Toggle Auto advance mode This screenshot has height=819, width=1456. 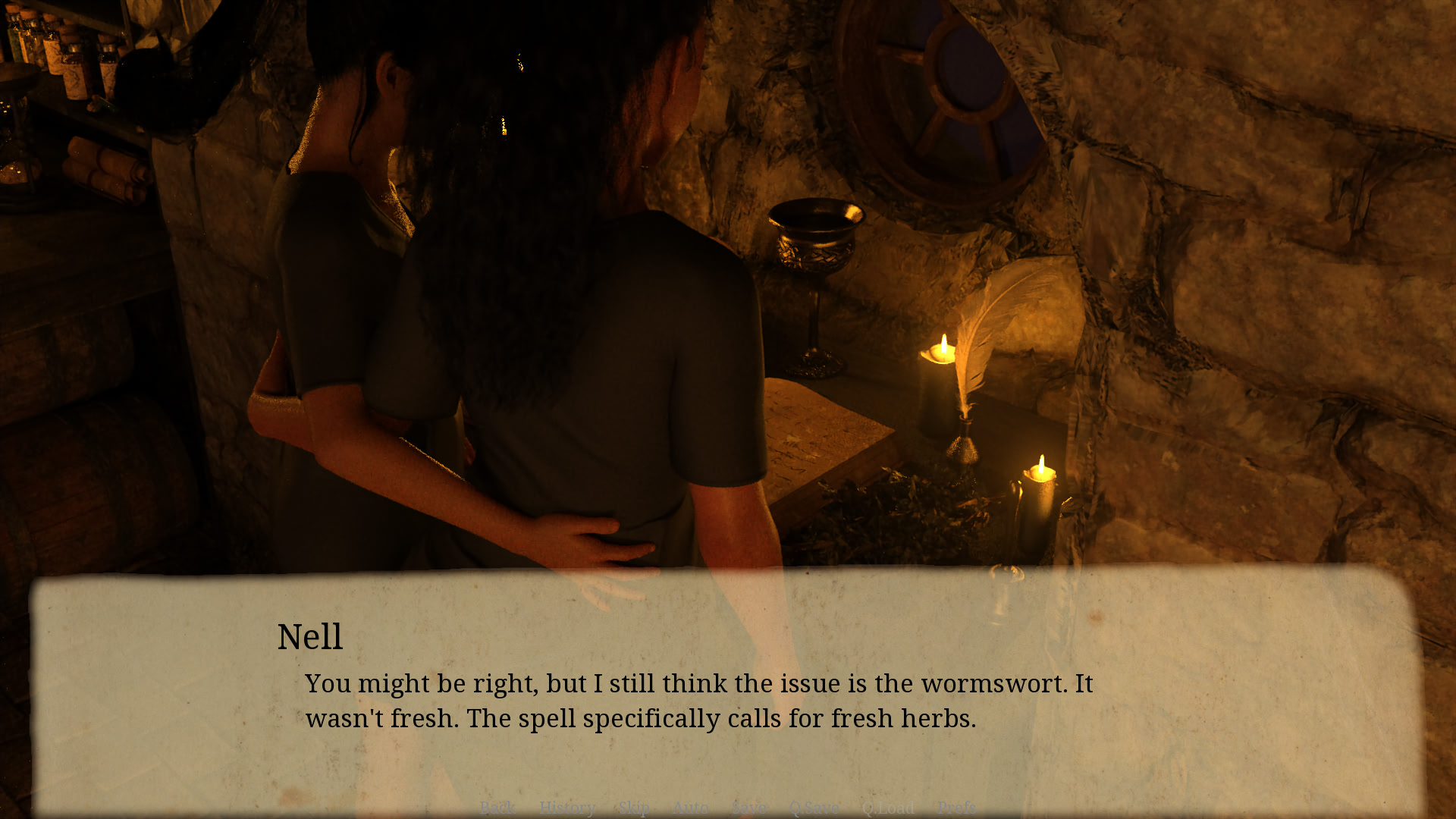pyautogui.click(x=690, y=808)
